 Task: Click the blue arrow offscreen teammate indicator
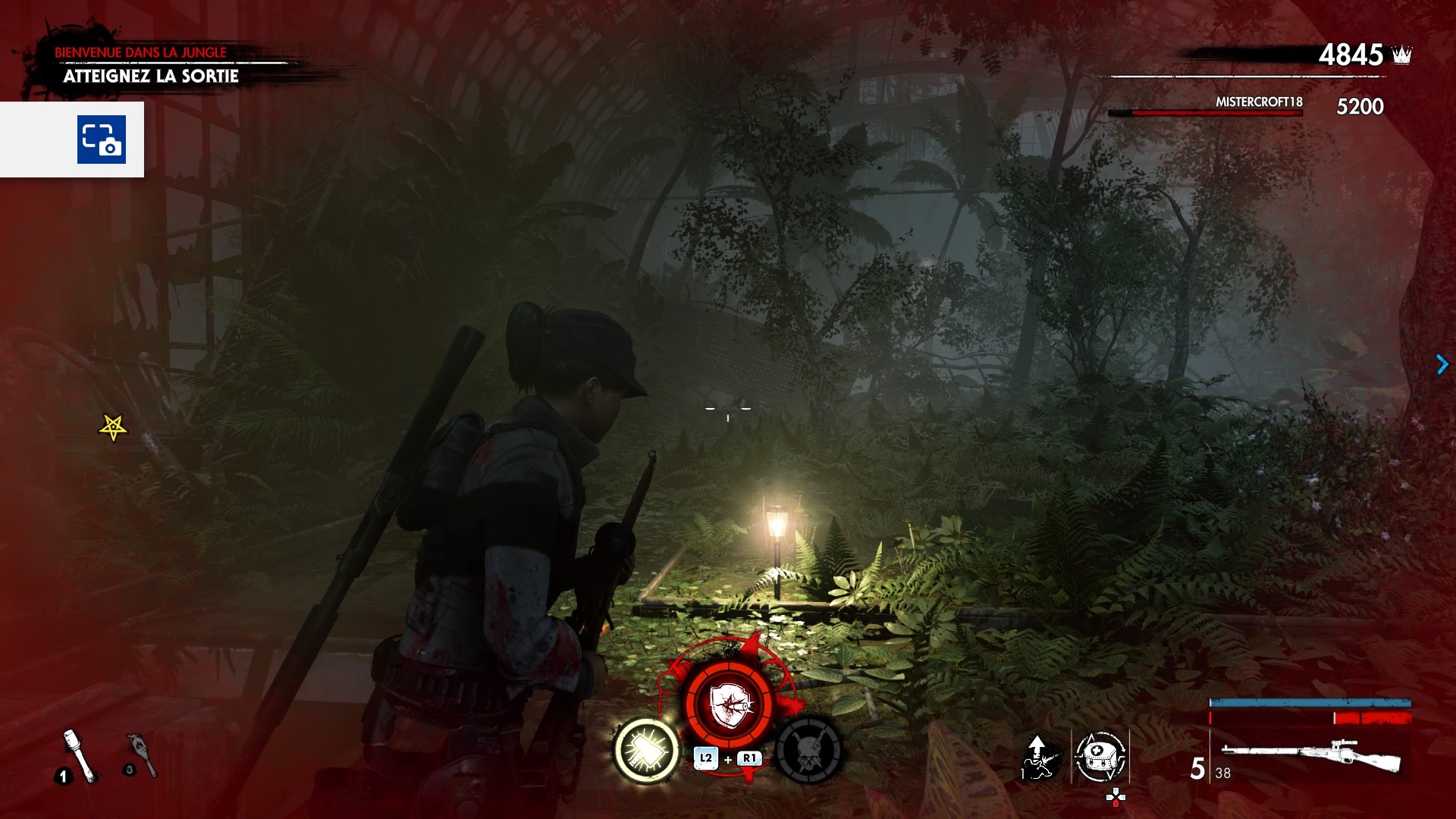pyautogui.click(x=1442, y=365)
